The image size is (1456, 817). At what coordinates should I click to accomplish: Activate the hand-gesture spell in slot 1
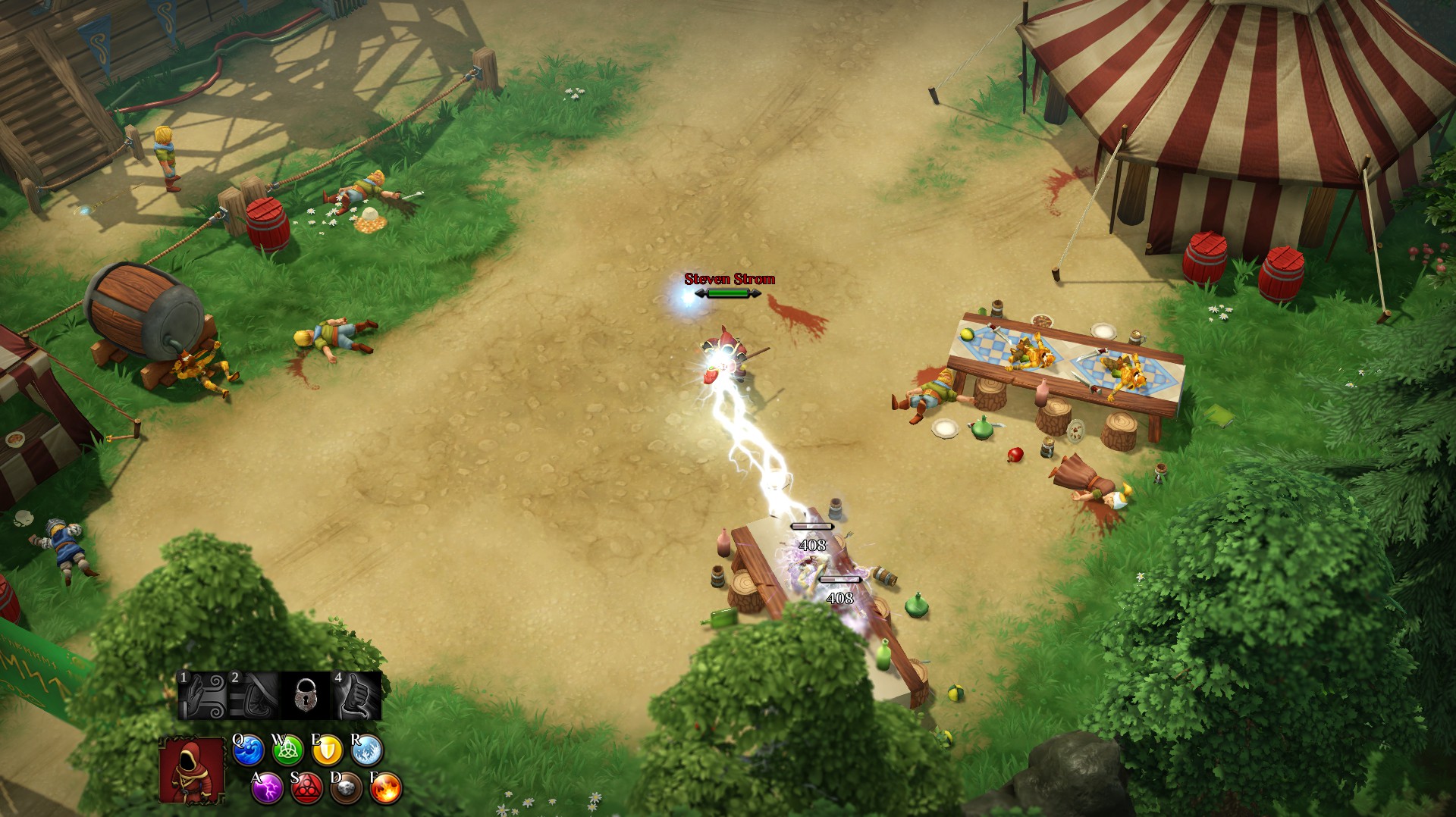tap(202, 696)
